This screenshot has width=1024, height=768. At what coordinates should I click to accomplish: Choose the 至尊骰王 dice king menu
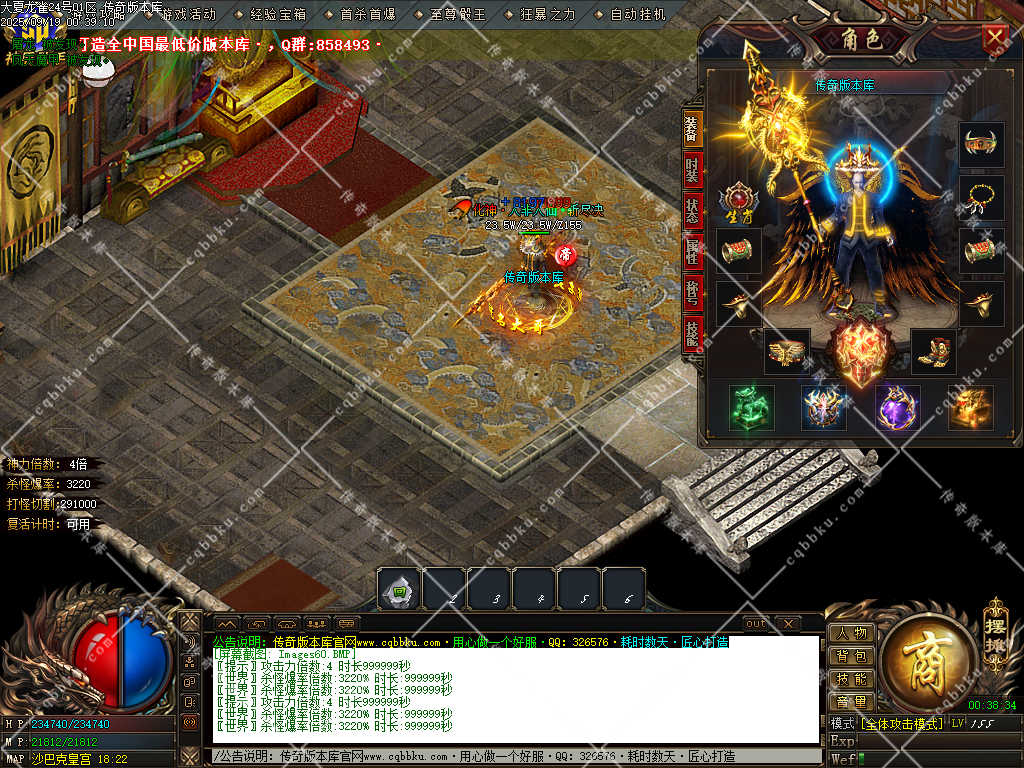click(x=458, y=15)
